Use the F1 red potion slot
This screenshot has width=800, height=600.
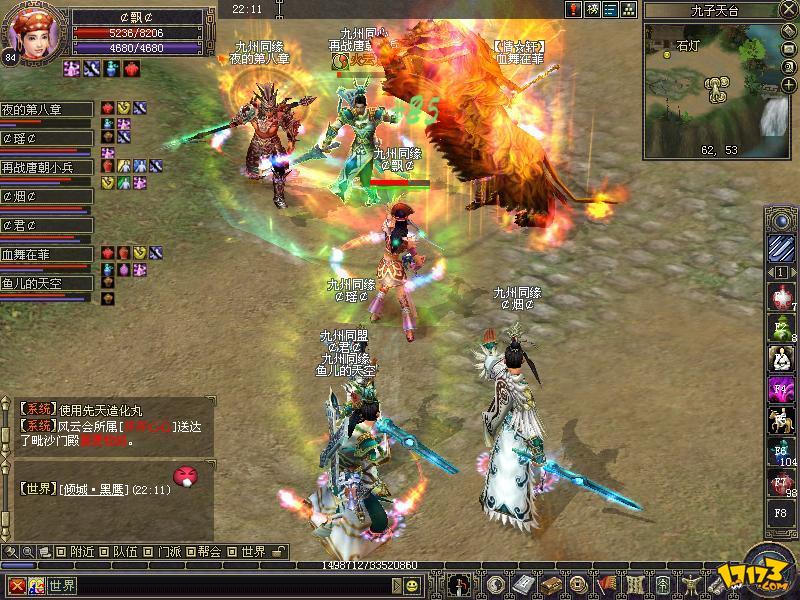pyautogui.click(x=780, y=297)
